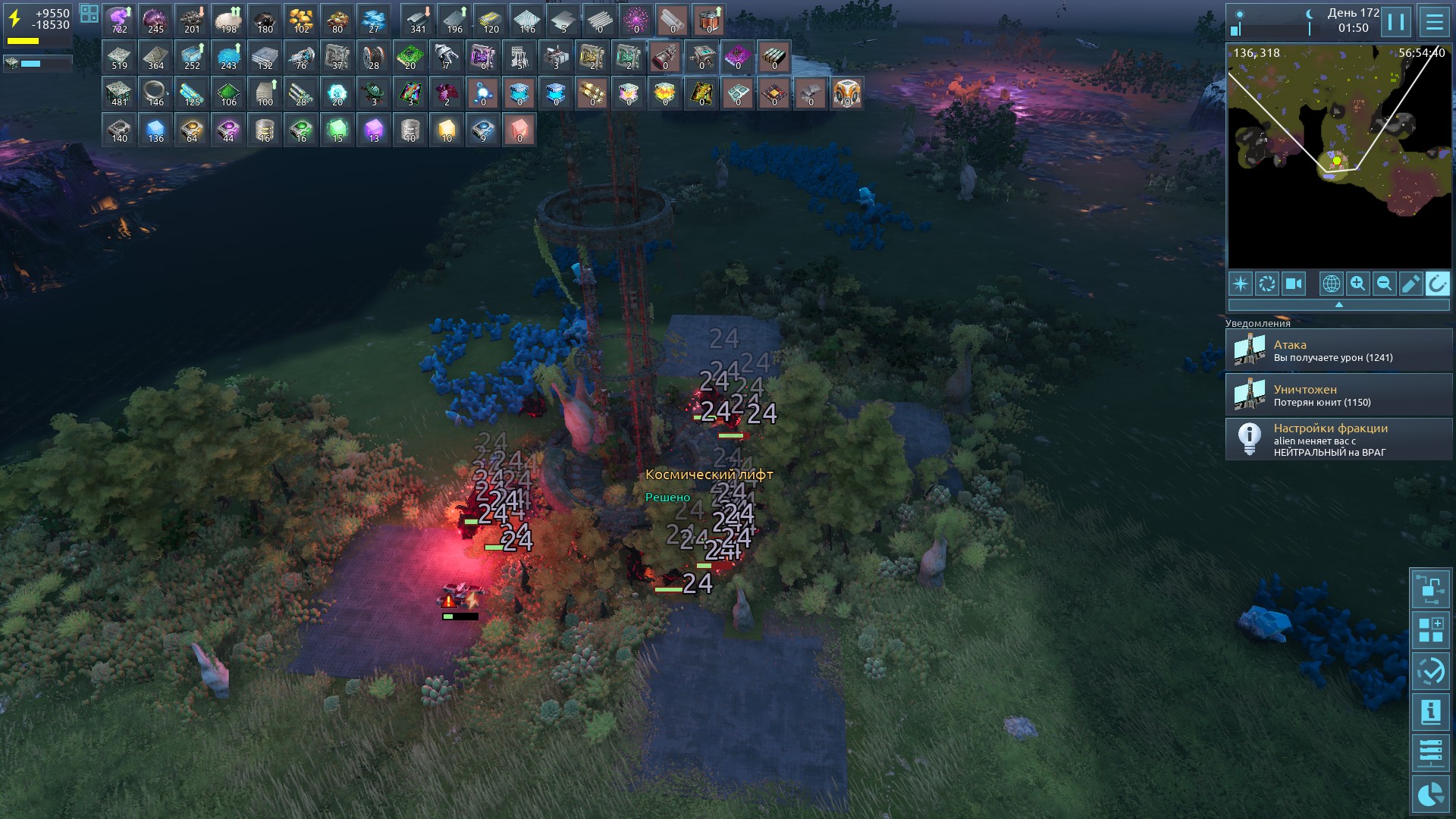Open the info book codex button

click(1430, 712)
